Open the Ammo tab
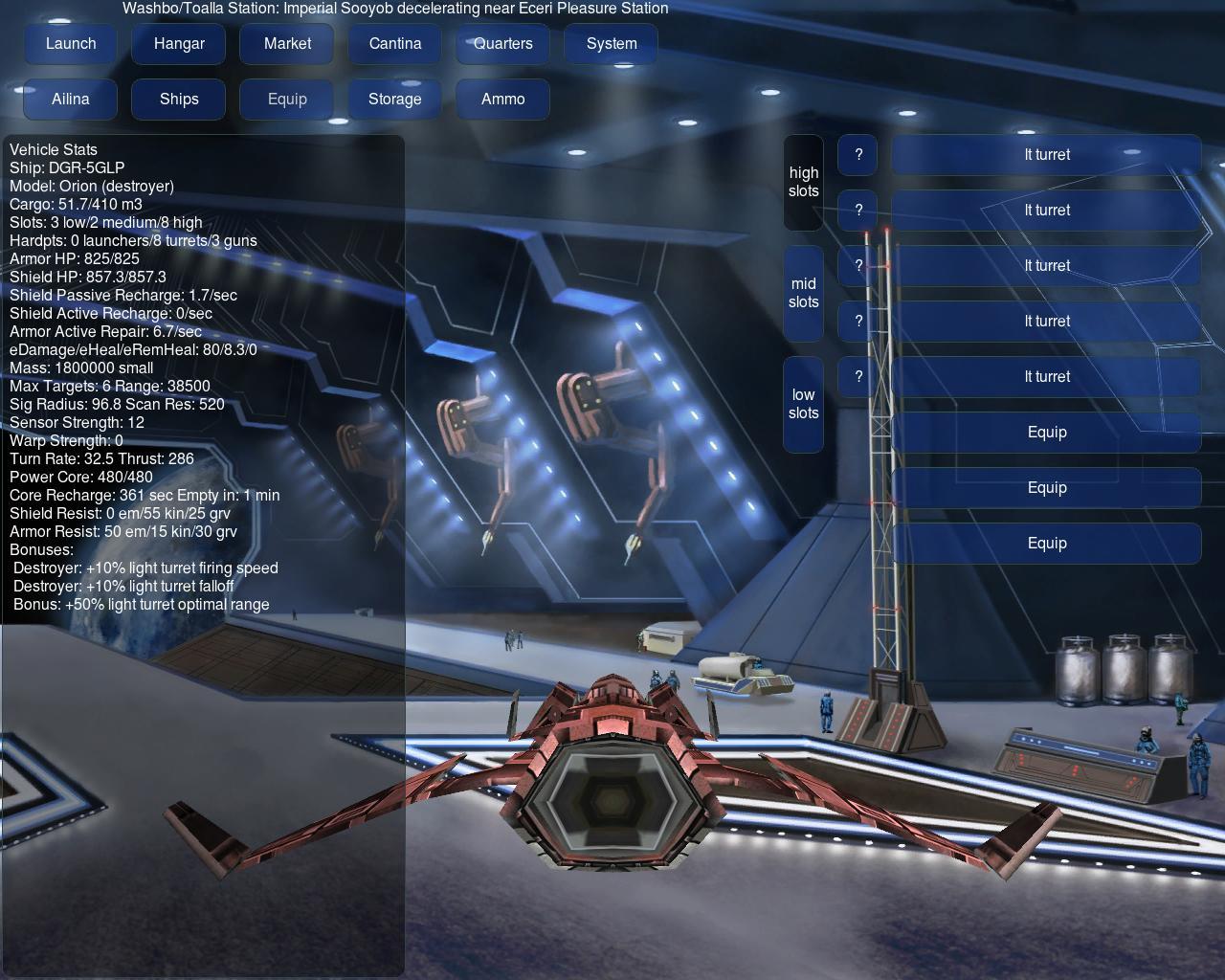This screenshot has width=1225, height=980. click(503, 100)
